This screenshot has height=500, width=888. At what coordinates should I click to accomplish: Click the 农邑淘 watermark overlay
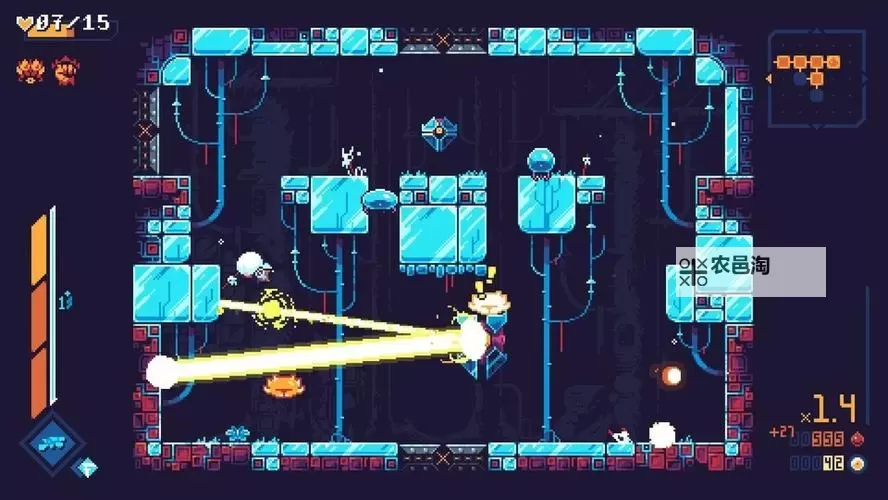(x=750, y=271)
